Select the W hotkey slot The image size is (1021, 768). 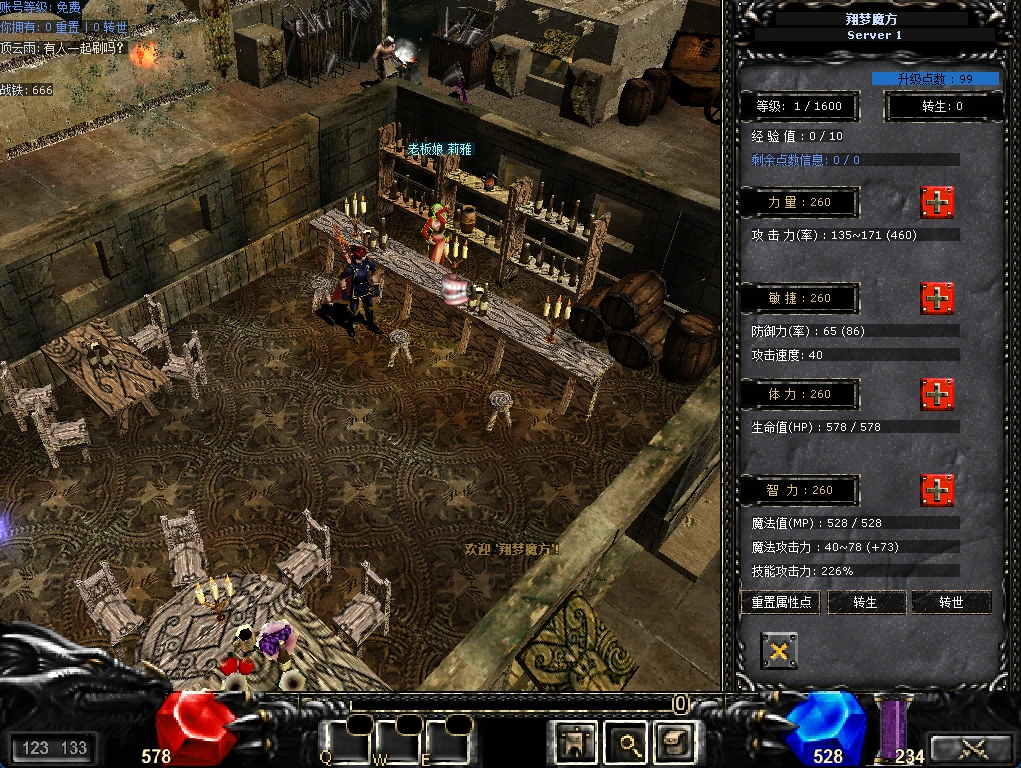click(x=397, y=741)
